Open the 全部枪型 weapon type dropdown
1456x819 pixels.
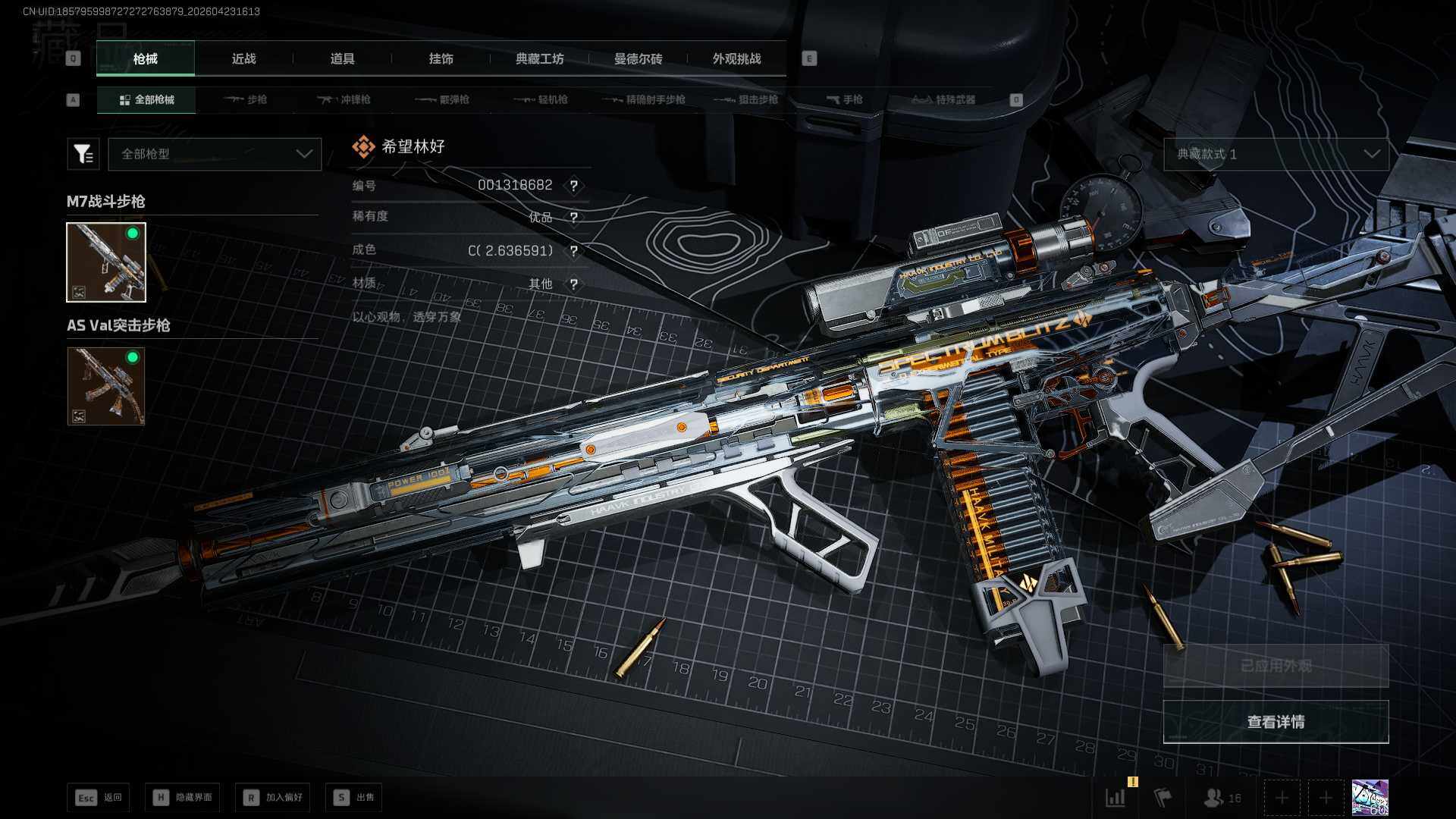(x=215, y=154)
